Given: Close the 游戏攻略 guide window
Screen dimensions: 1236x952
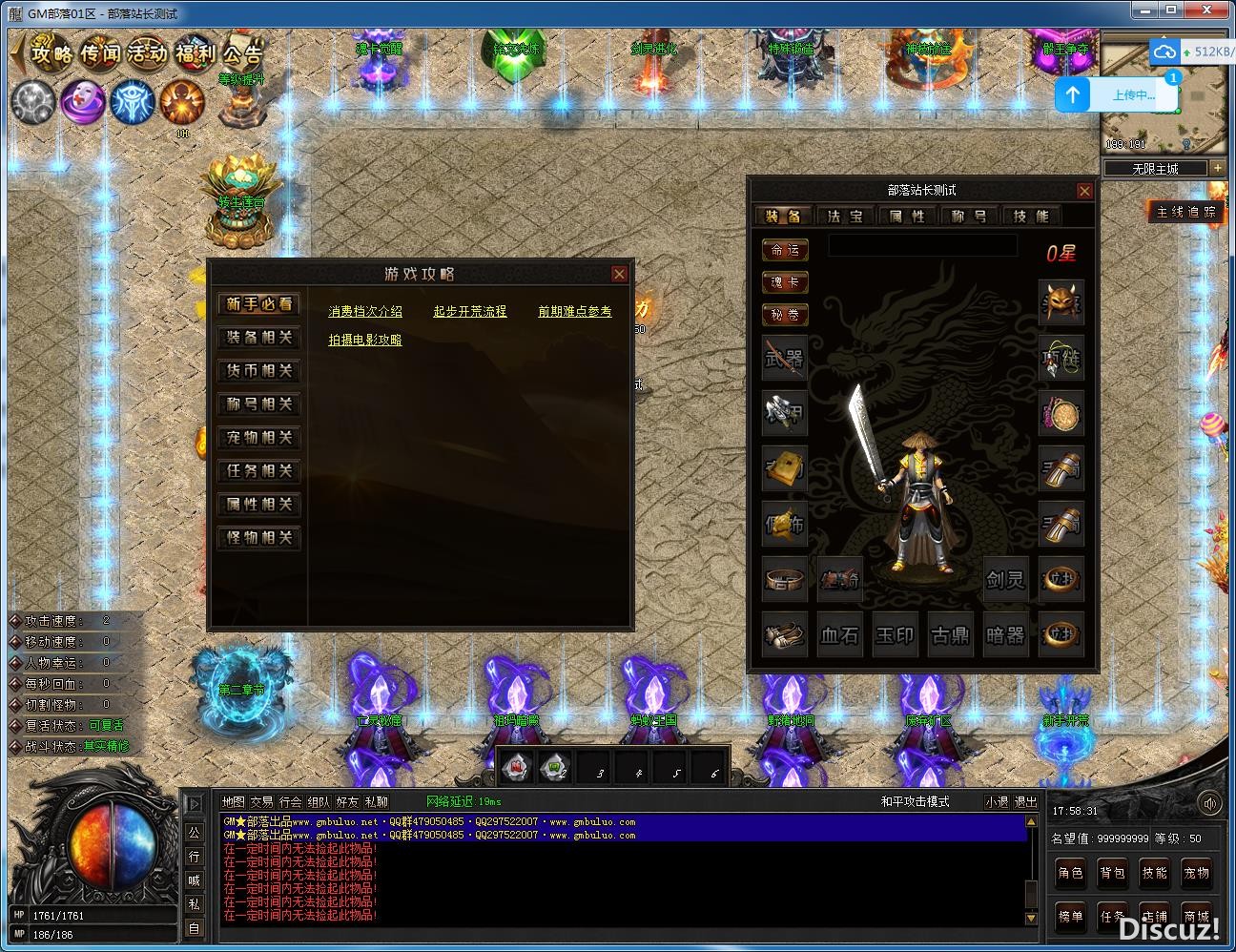Looking at the screenshot, I should 619,275.
